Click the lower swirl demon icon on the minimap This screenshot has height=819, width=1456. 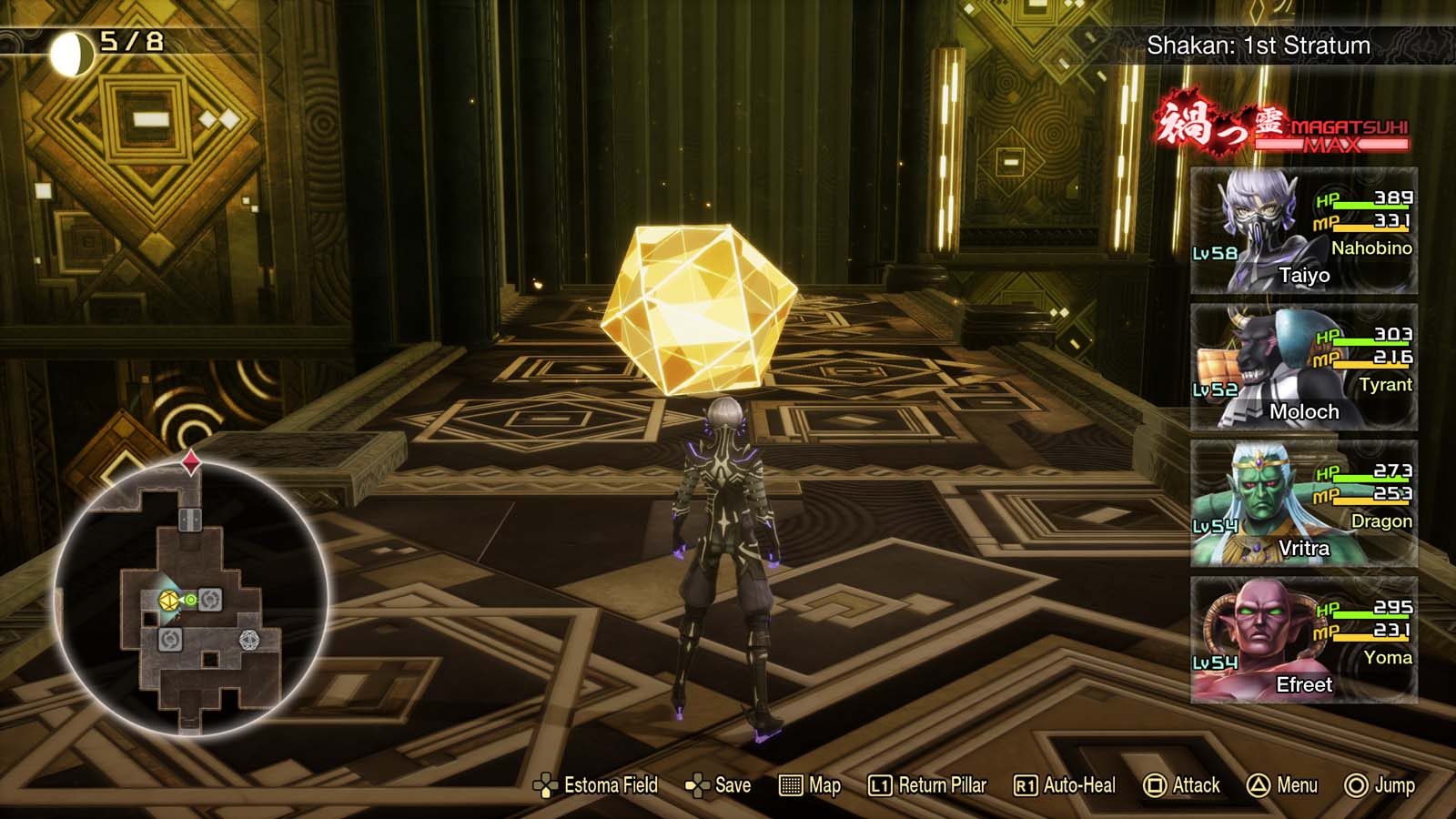[168, 641]
